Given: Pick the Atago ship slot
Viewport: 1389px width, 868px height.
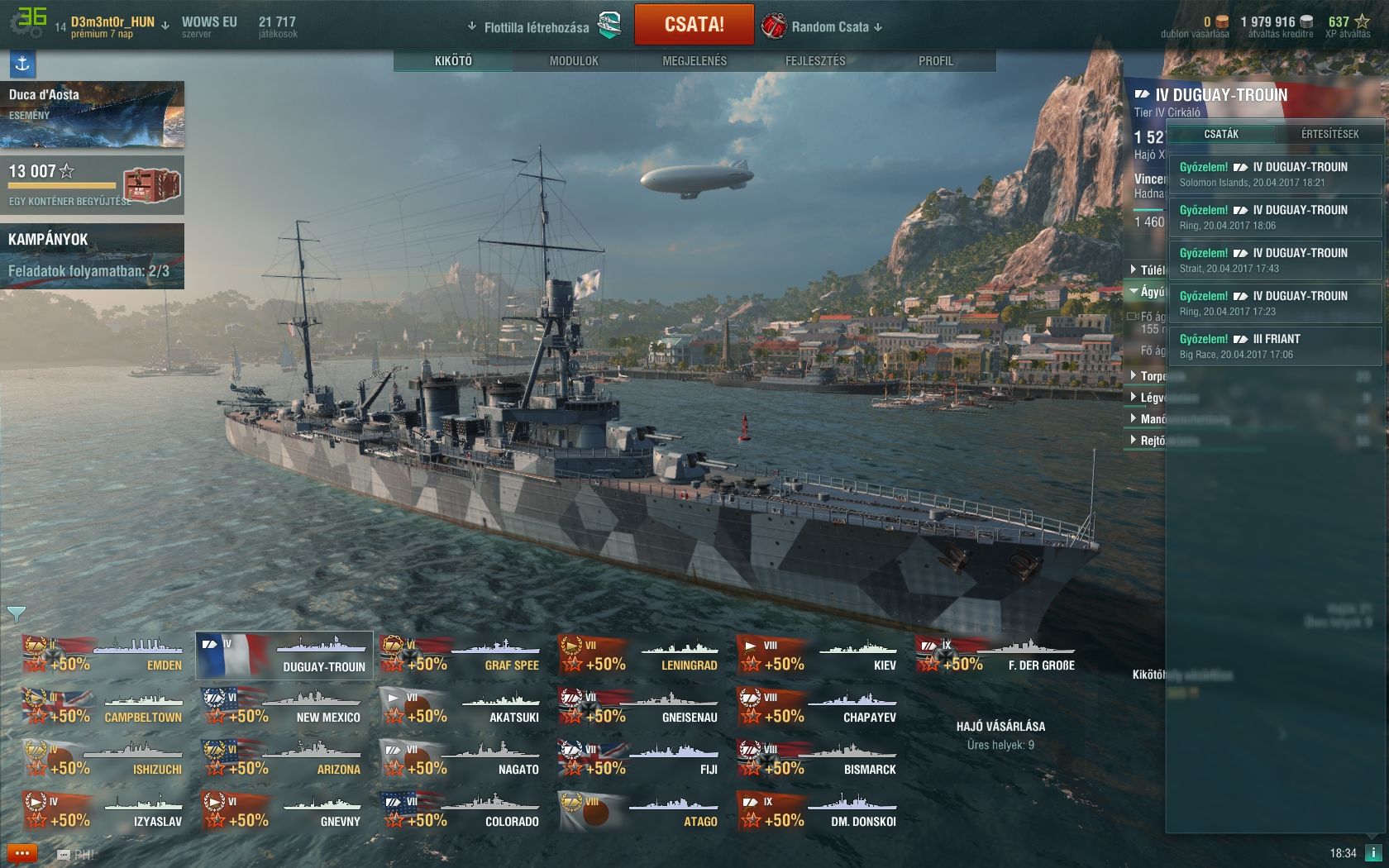Looking at the screenshot, I should click(641, 811).
